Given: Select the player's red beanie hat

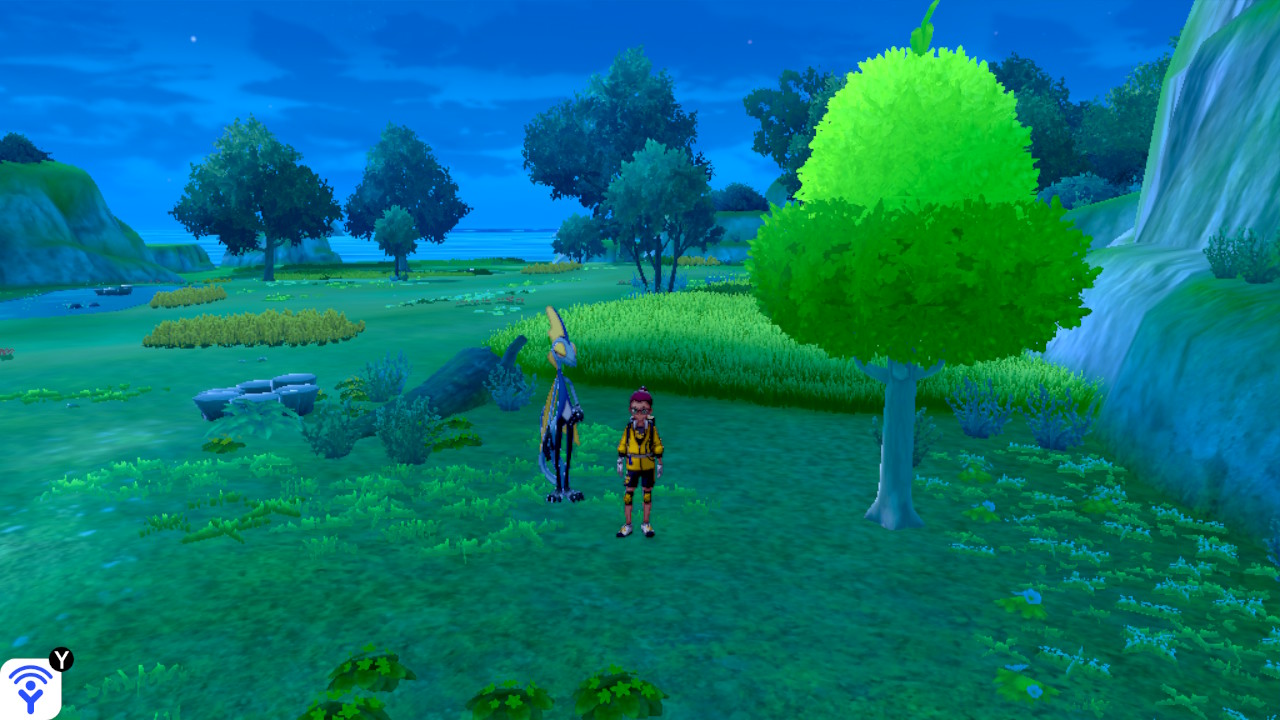Looking at the screenshot, I should [640, 397].
